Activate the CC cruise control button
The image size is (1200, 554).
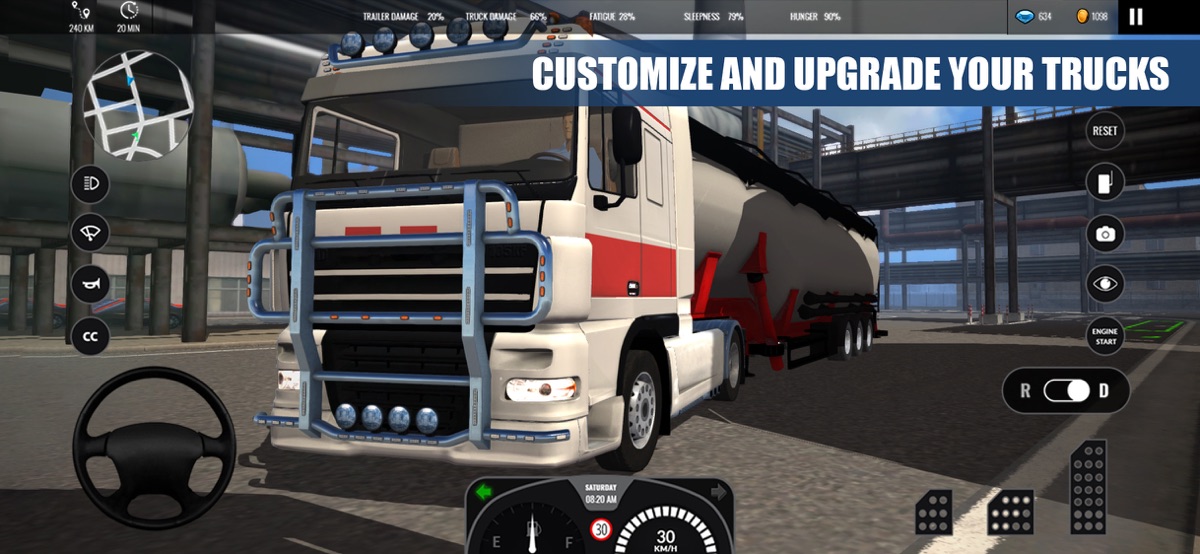click(90, 336)
